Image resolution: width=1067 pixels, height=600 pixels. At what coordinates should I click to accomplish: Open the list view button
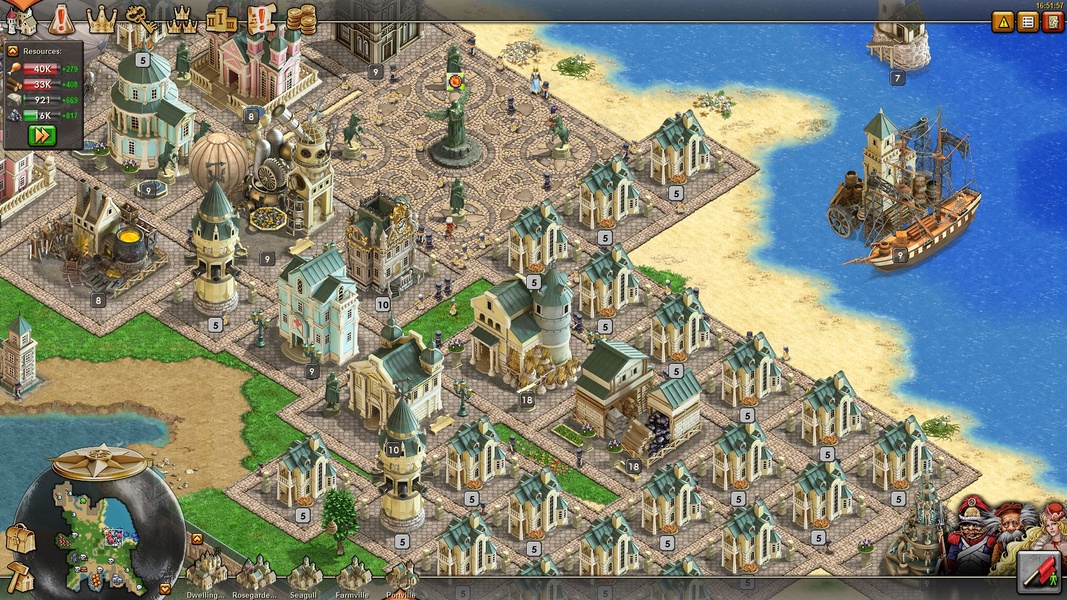(1028, 22)
